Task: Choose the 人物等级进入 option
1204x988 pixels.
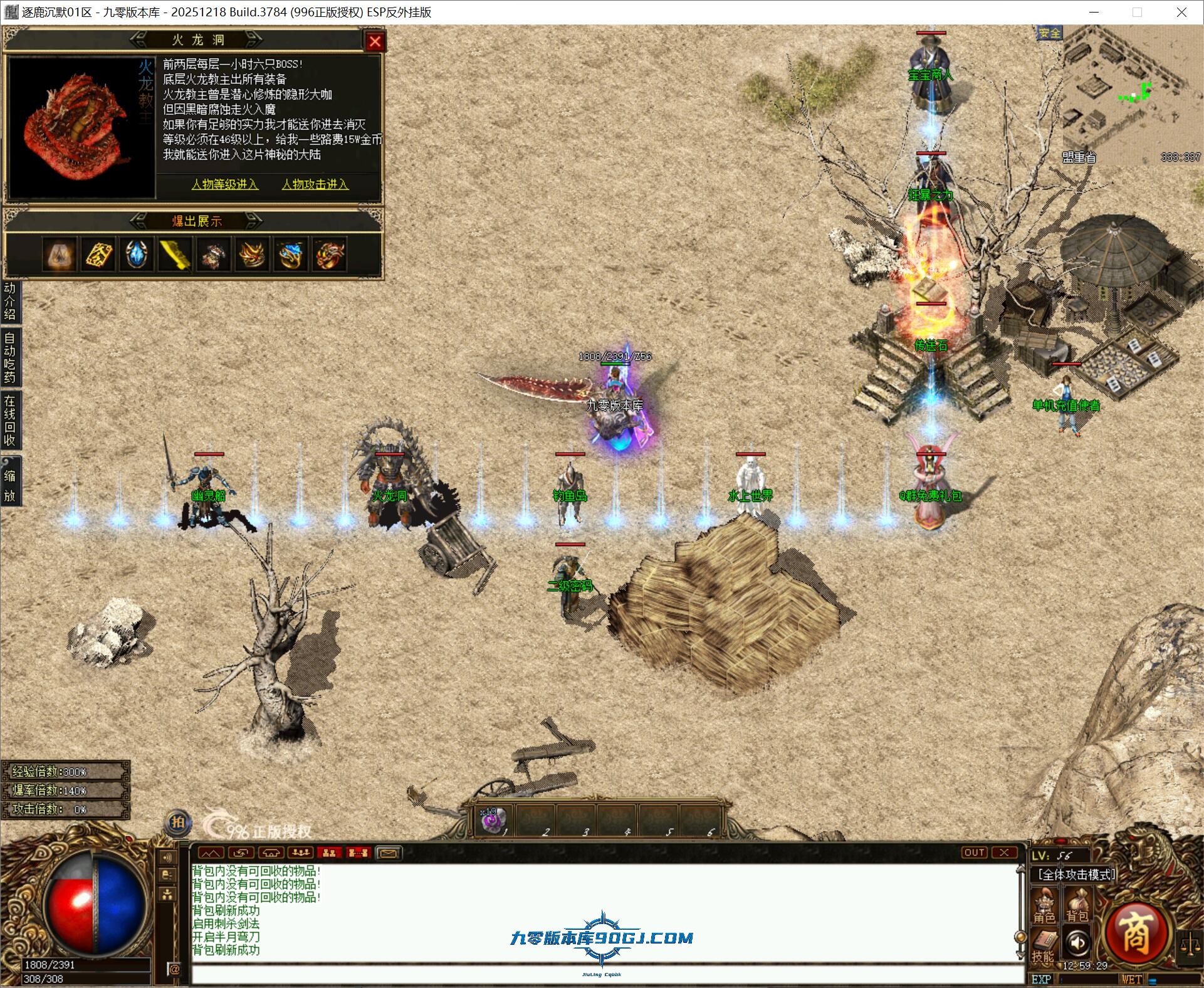Action: click(x=225, y=184)
